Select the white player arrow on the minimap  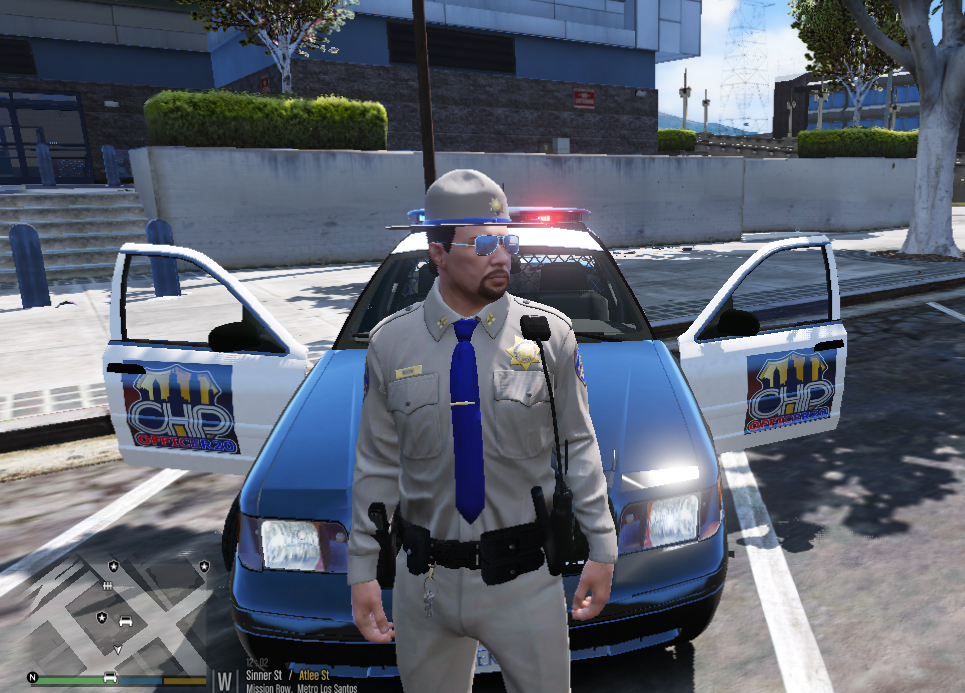coord(118,649)
